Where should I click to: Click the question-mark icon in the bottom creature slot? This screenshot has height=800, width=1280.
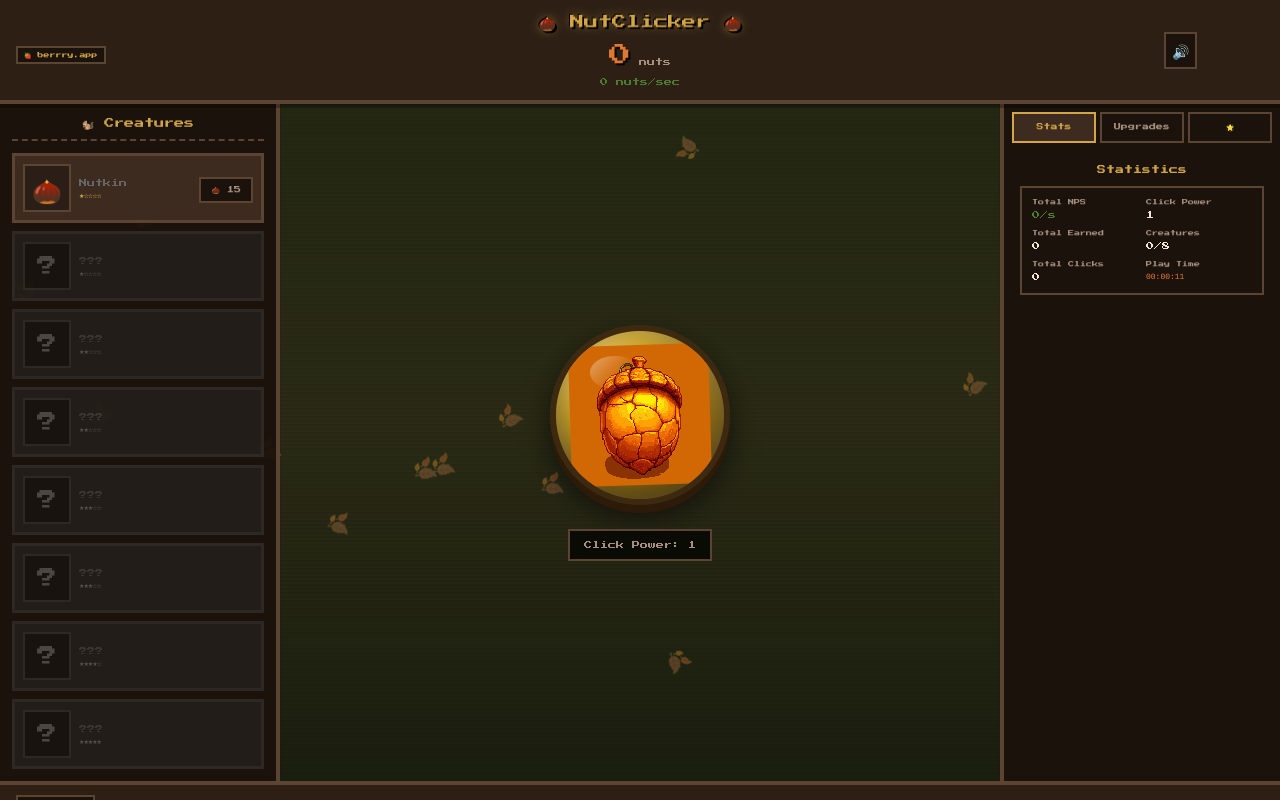pos(46,733)
